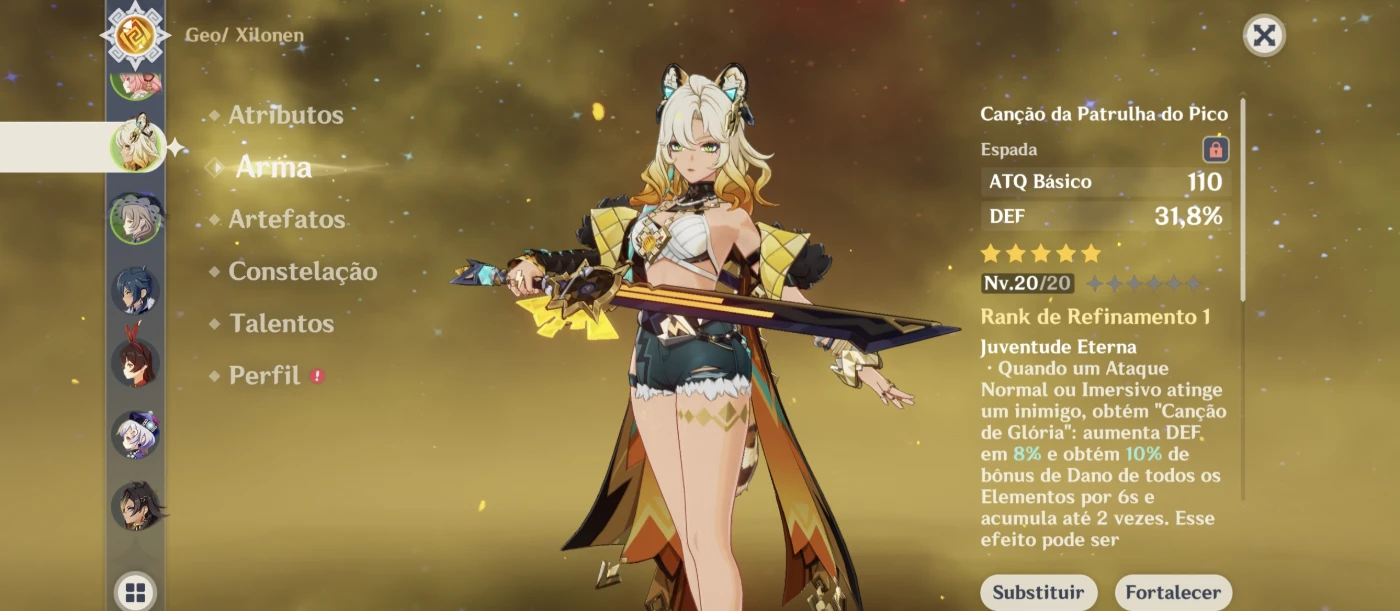Click the weapon description scrollbar
The image size is (1400, 611).
tap(1243, 200)
